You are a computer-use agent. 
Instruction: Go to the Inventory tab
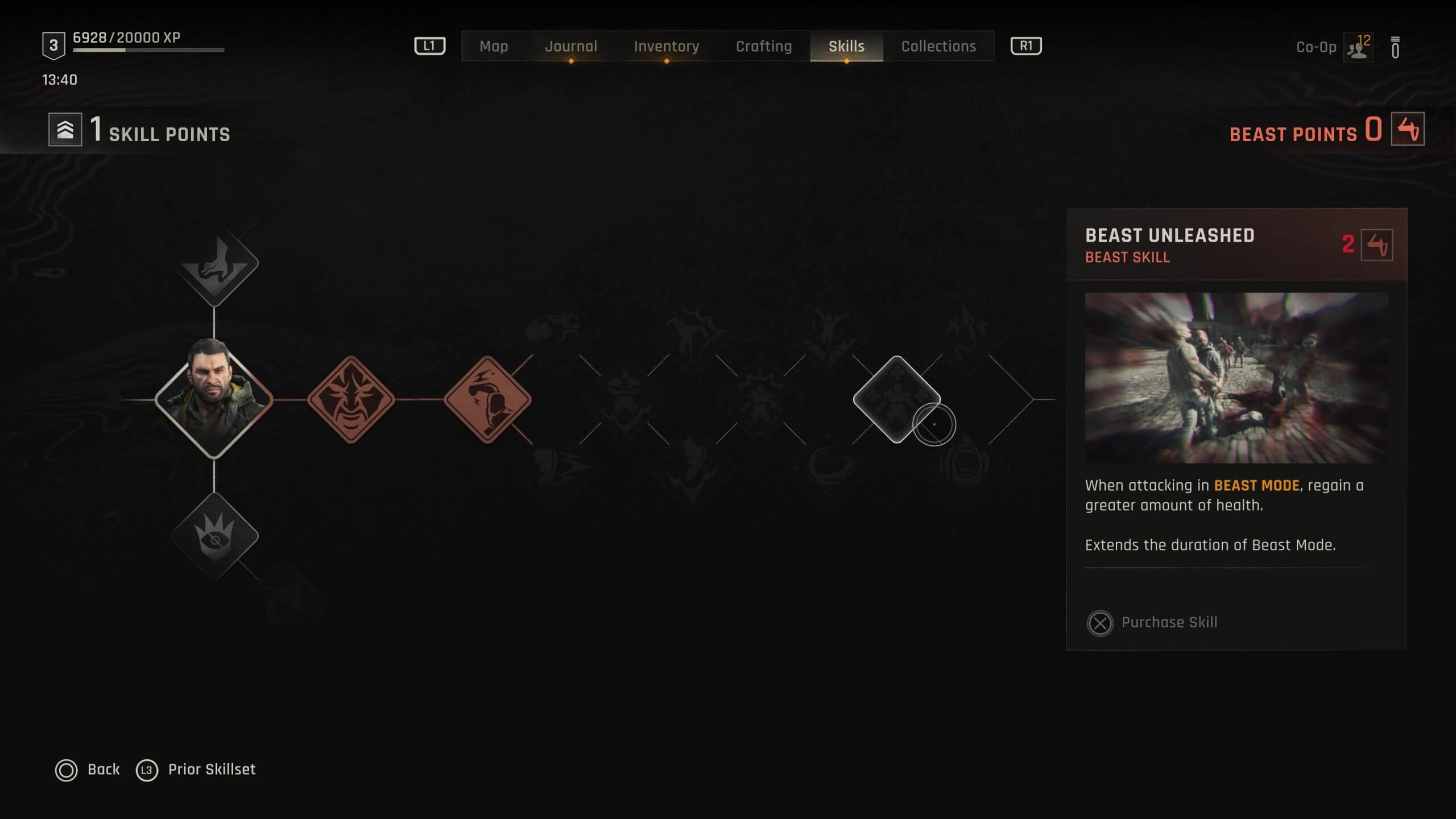666,46
